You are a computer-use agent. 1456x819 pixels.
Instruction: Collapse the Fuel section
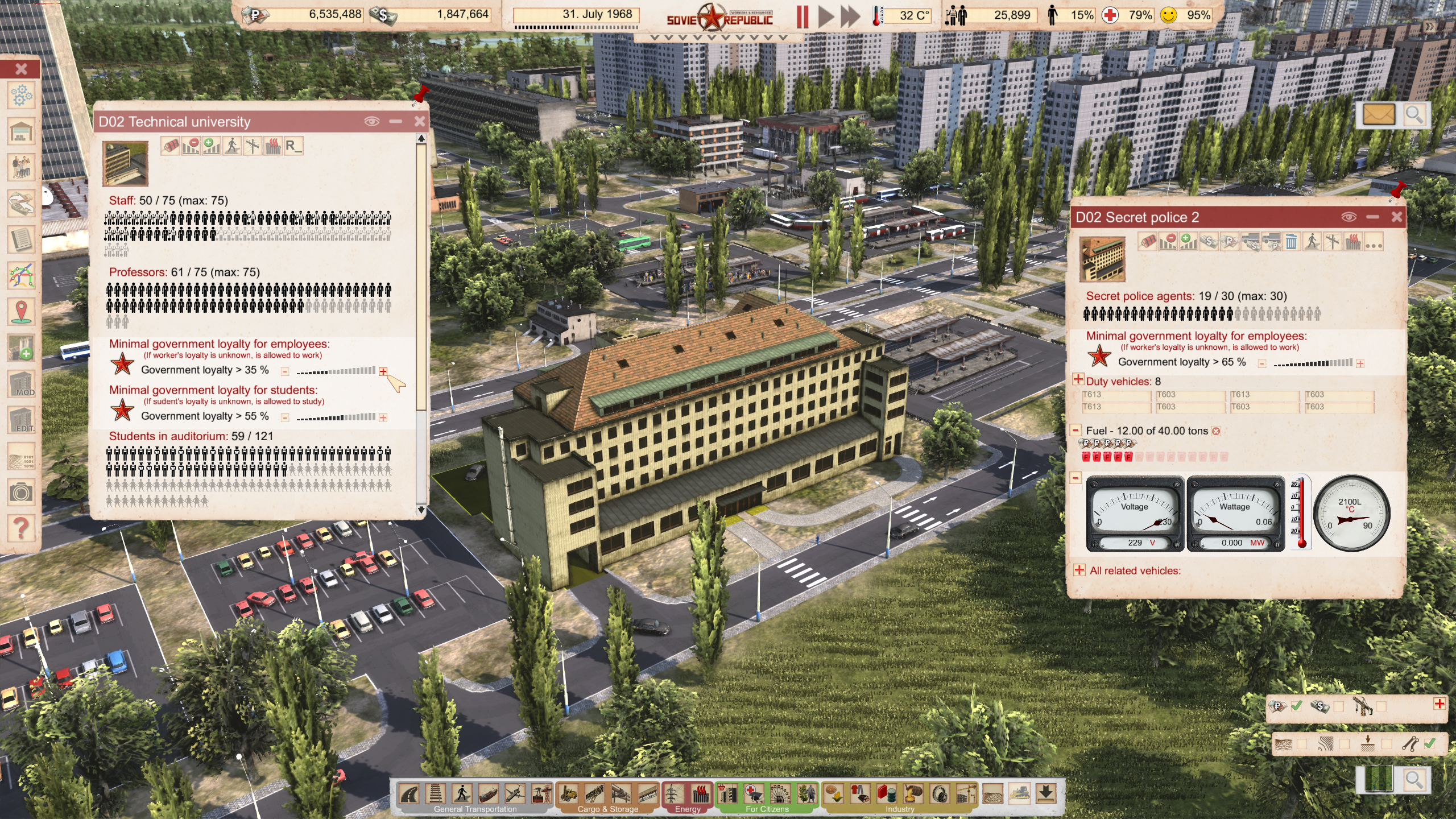(x=1076, y=431)
